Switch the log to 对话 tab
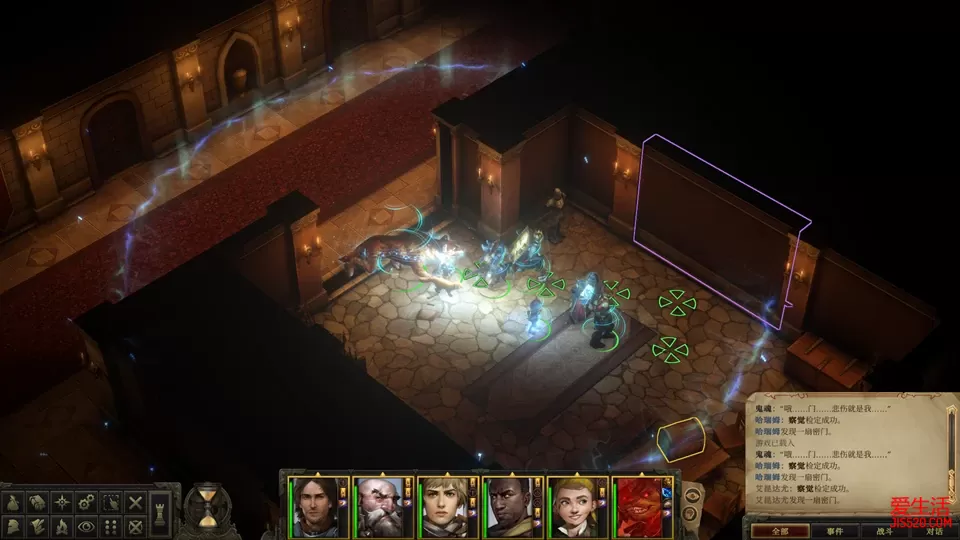Viewport: 960px width, 540px height. point(933,531)
